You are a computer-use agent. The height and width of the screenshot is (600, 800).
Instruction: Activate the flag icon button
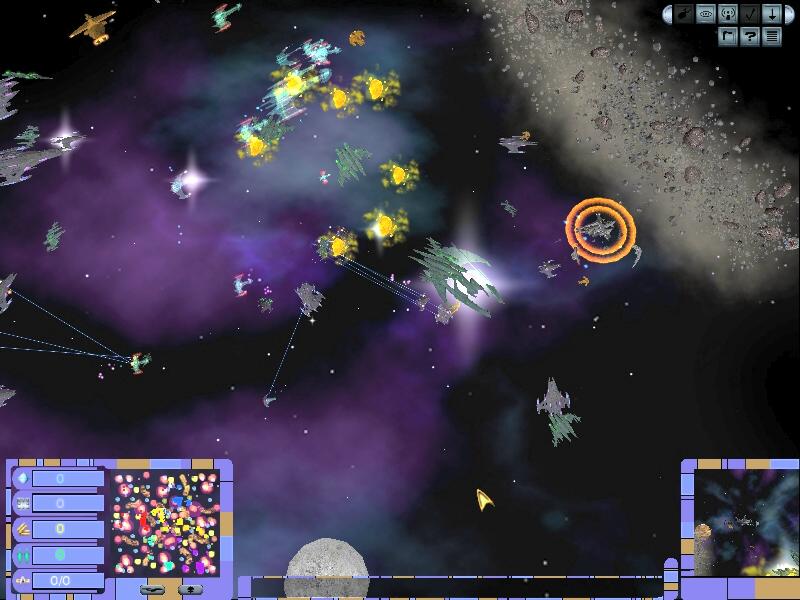(729, 37)
